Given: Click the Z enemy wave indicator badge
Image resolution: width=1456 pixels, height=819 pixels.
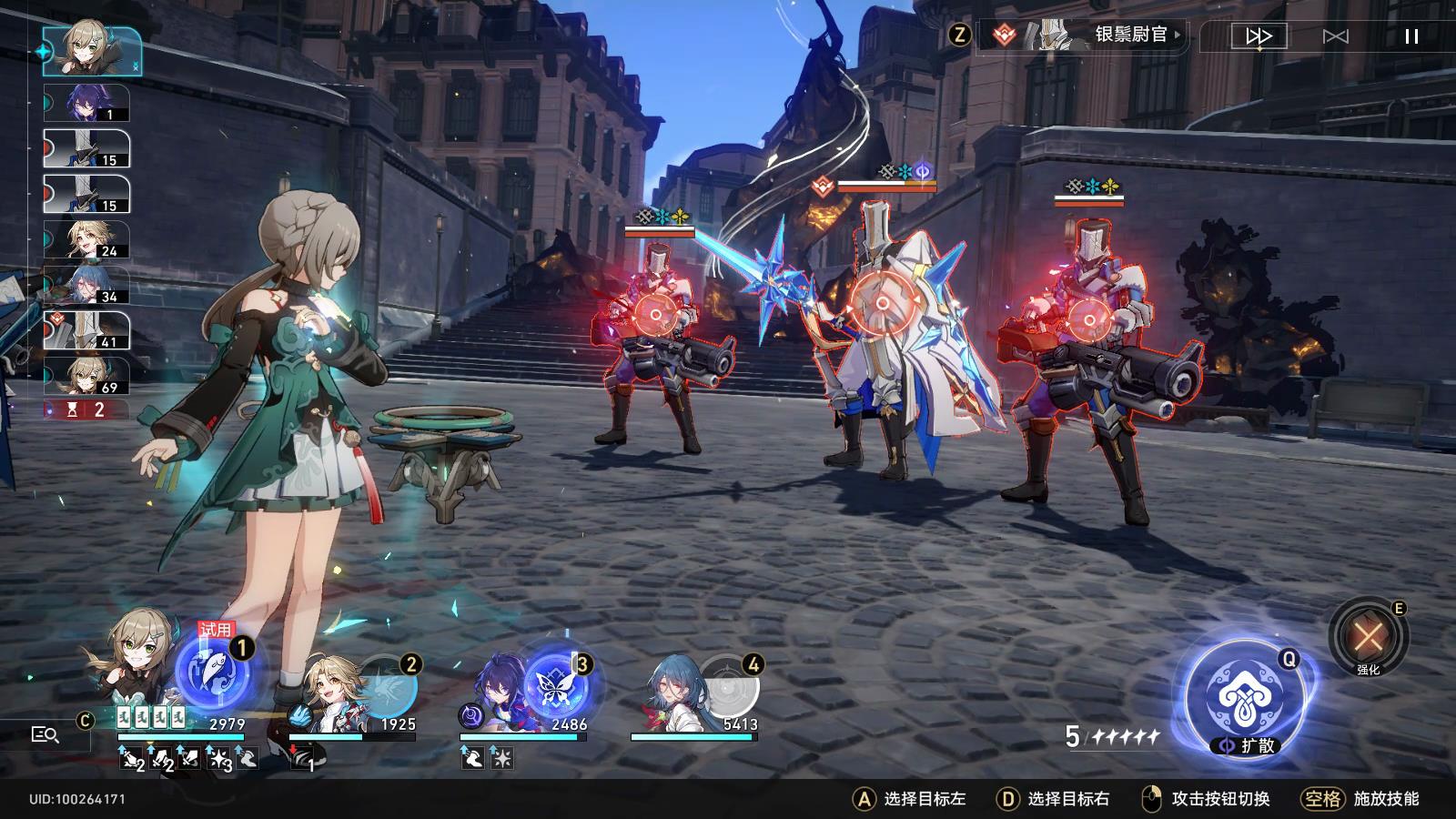Looking at the screenshot, I should [958, 36].
